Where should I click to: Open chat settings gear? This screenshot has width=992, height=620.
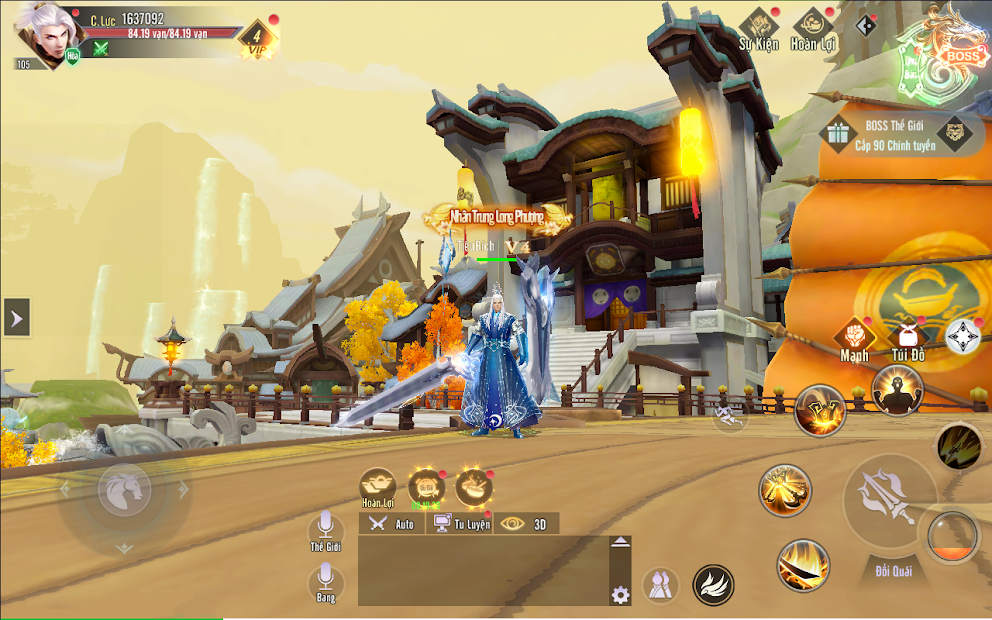[x=620, y=595]
